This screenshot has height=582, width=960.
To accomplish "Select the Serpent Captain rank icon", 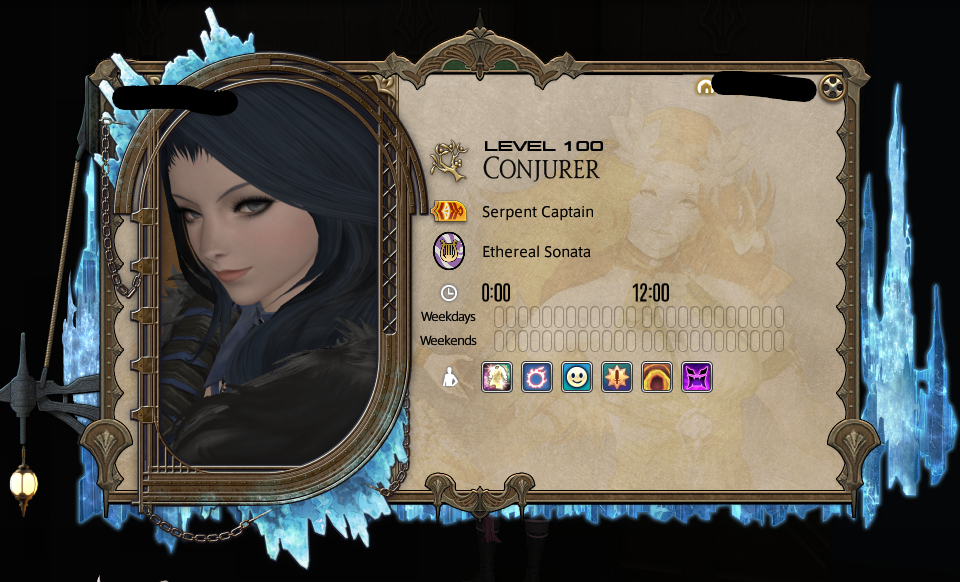I will (449, 212).
